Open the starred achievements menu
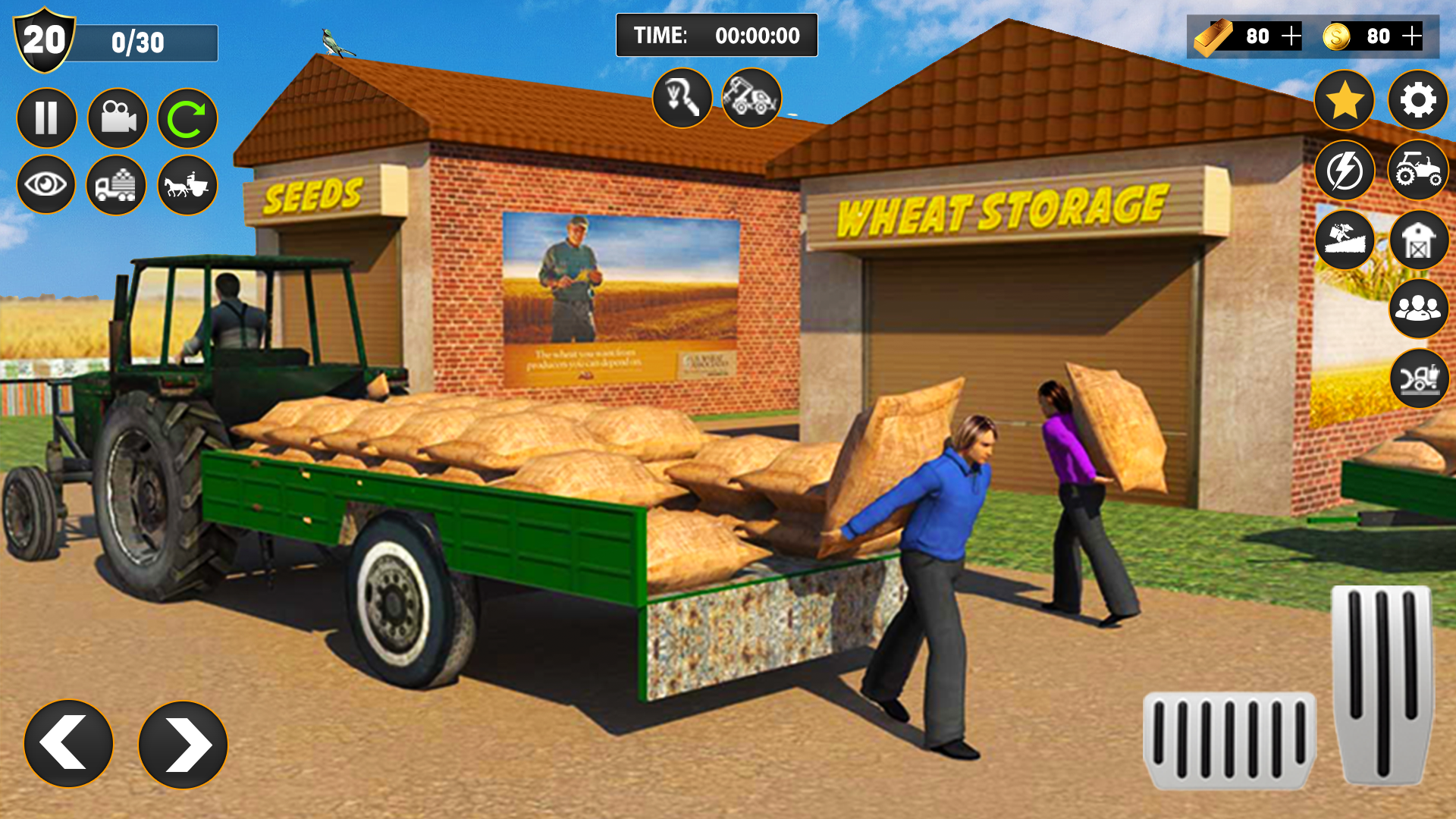Viewport: 1456px width, 819px height. (1343, 101)
